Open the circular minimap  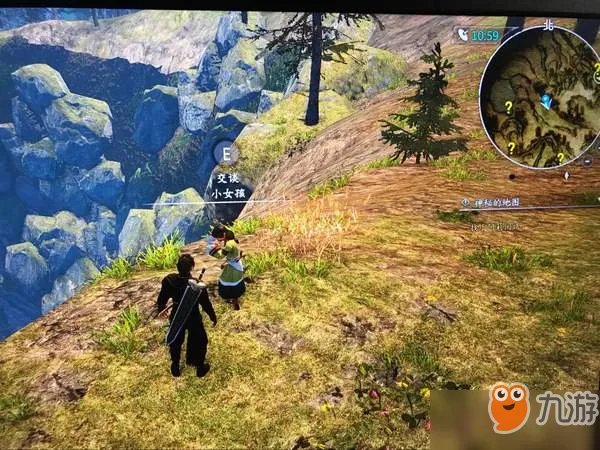pos(538,97)
